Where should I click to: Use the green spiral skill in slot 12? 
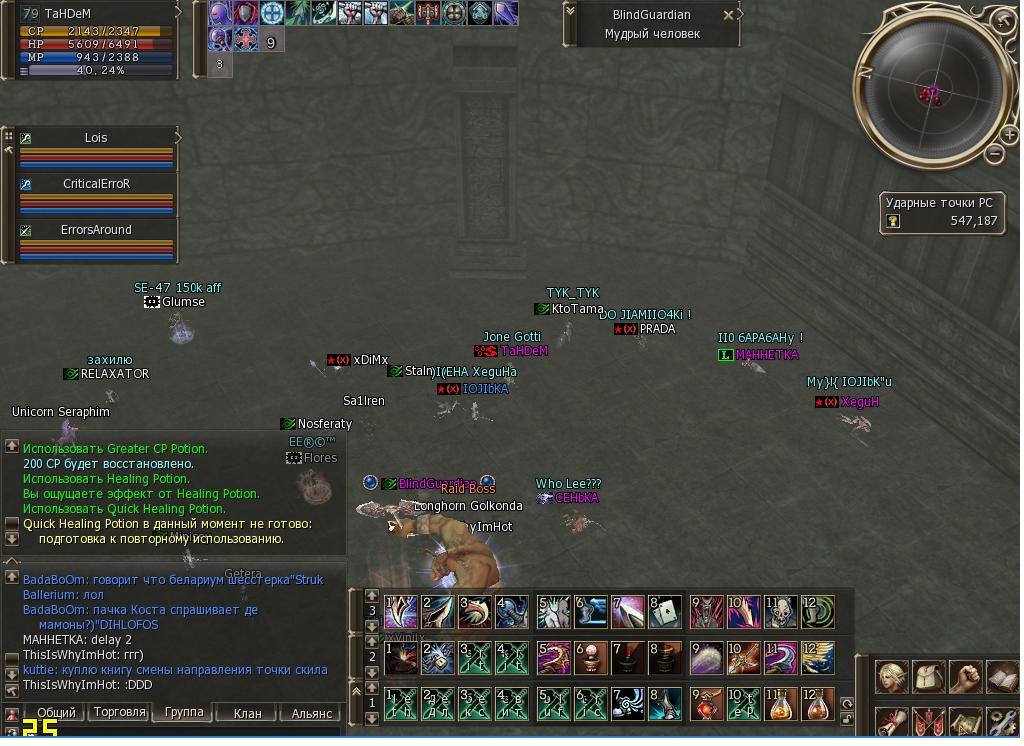(817, 611)
